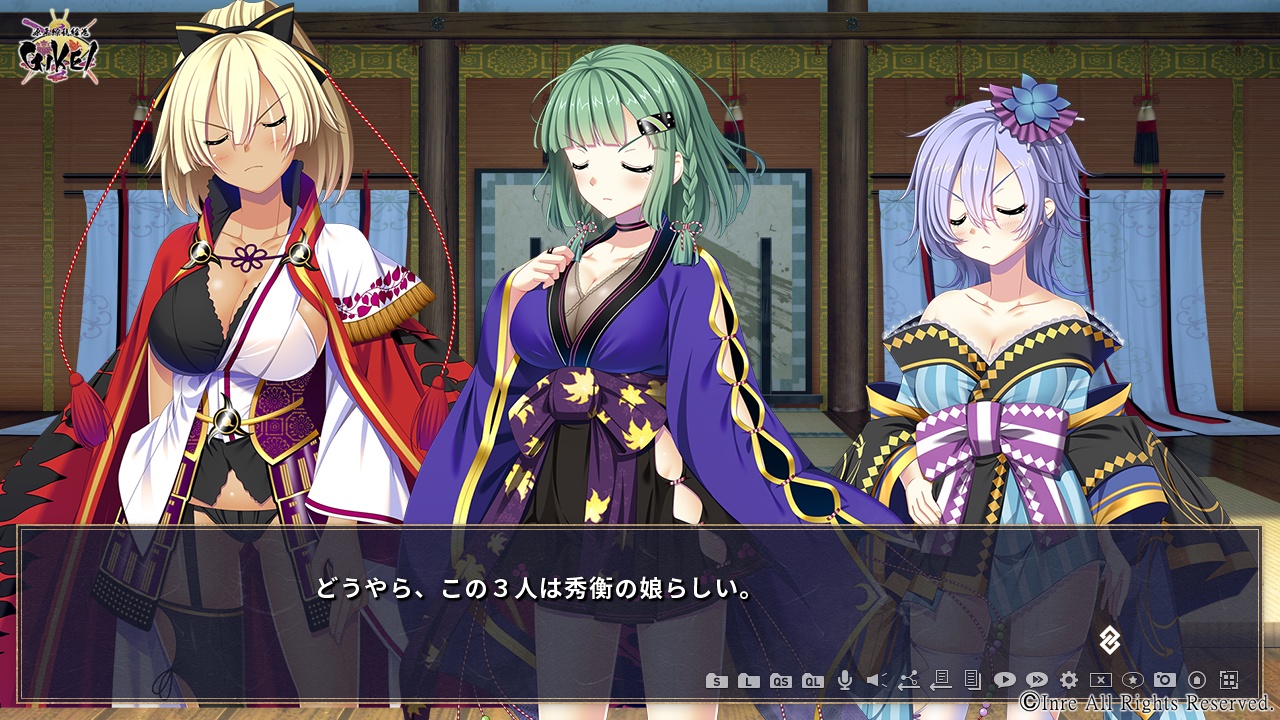This screenshot has width=1280, height=720.
Task: Go back using the page-with-arrow icon
Action: coord(940,680)
